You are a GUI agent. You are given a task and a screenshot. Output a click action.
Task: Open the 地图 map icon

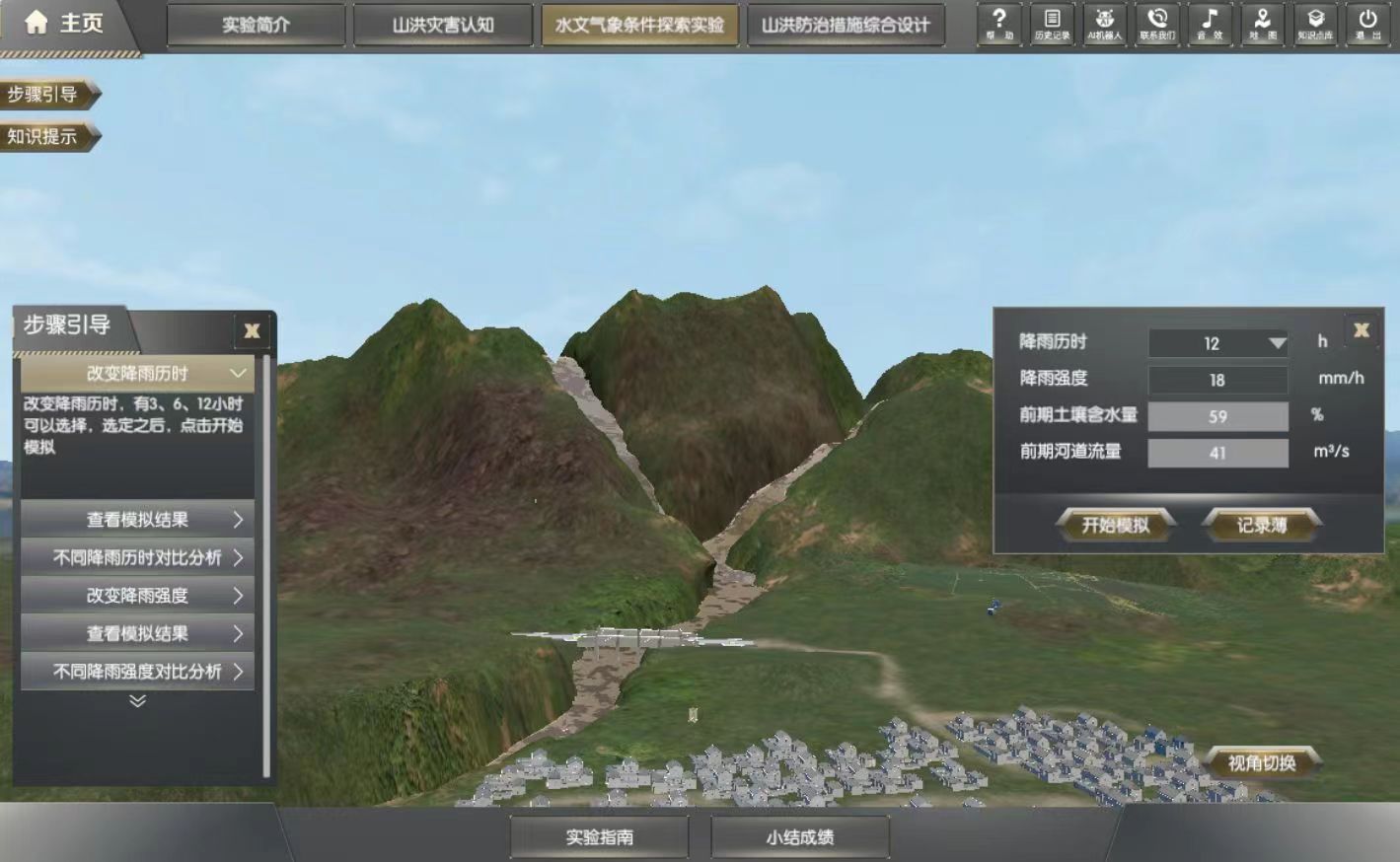click(1264, 25)
